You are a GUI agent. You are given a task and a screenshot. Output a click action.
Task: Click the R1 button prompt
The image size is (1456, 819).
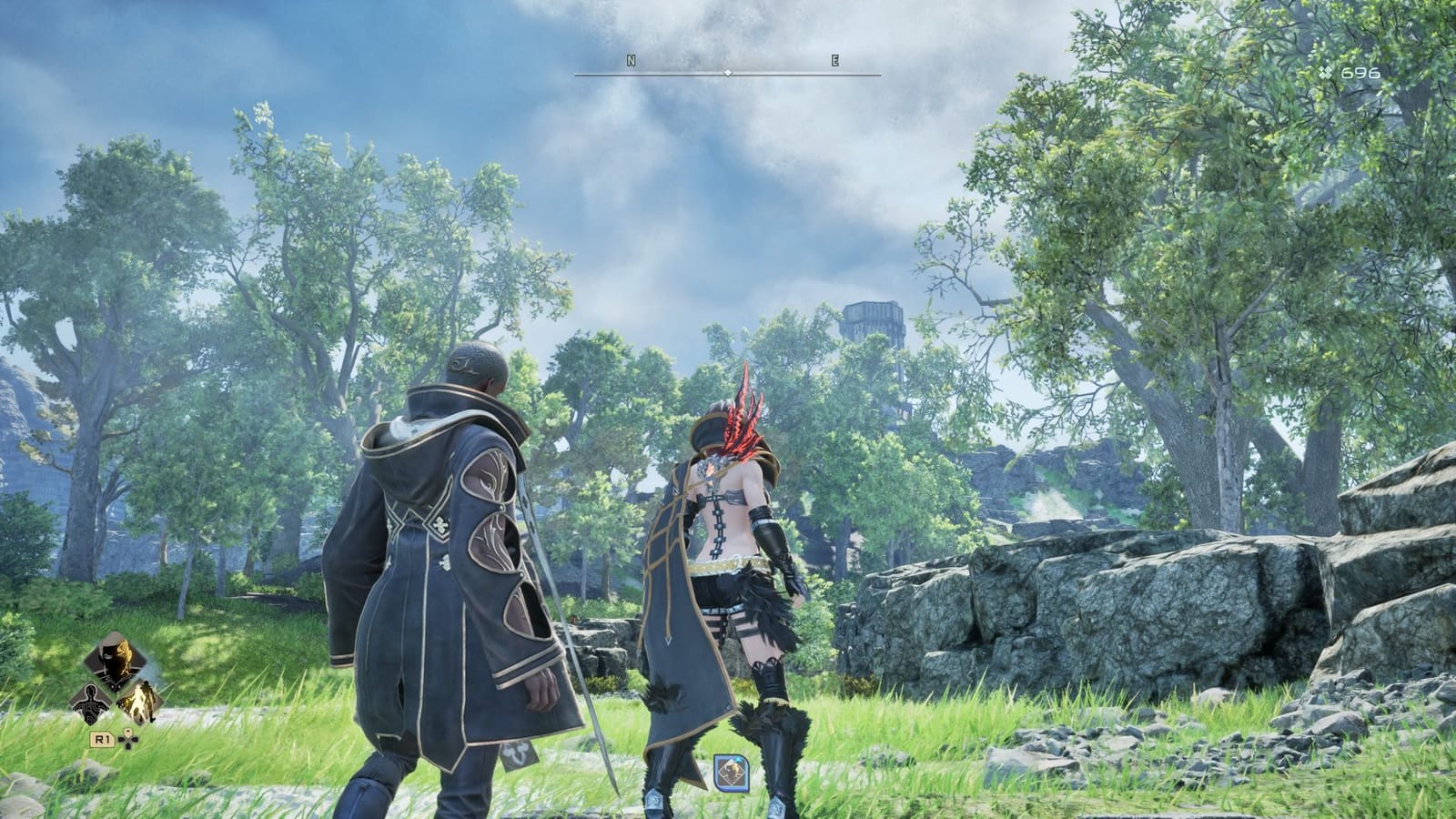point(102,739)
